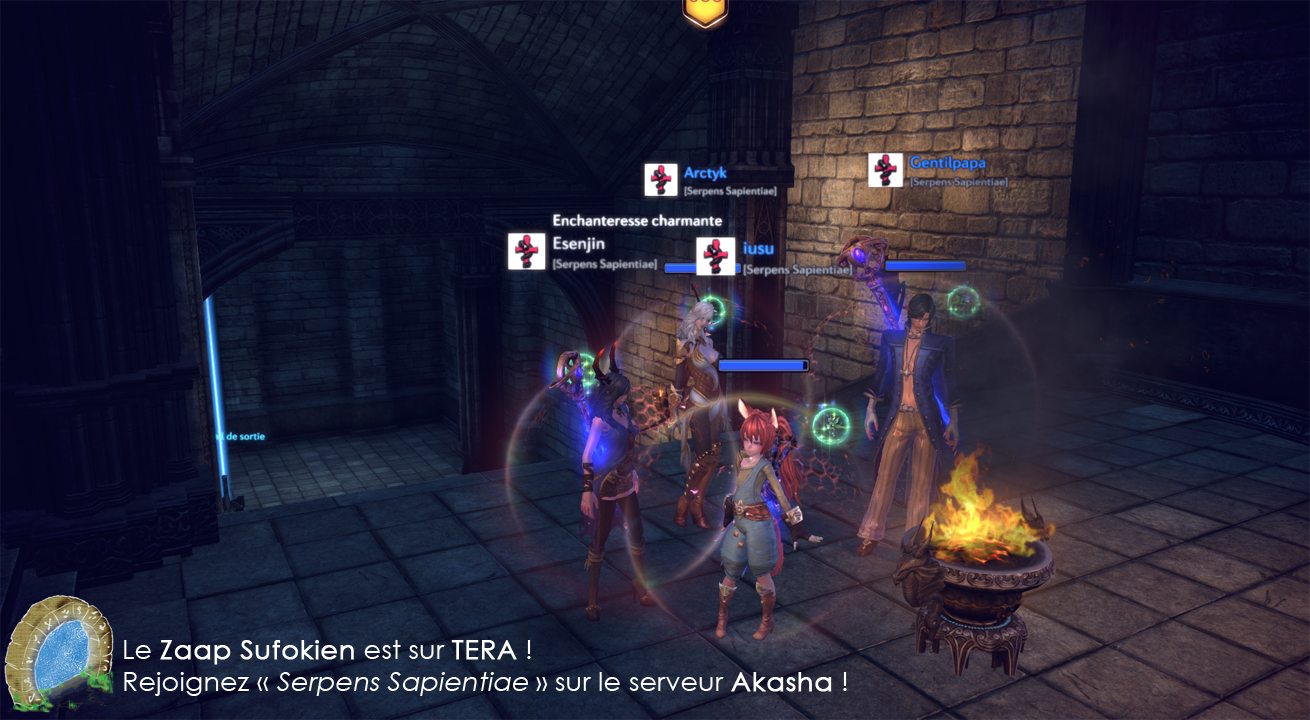The image size is (1310, 720).
Task: Choose the Esenjin player nameplate
Action: coord(579,243)
